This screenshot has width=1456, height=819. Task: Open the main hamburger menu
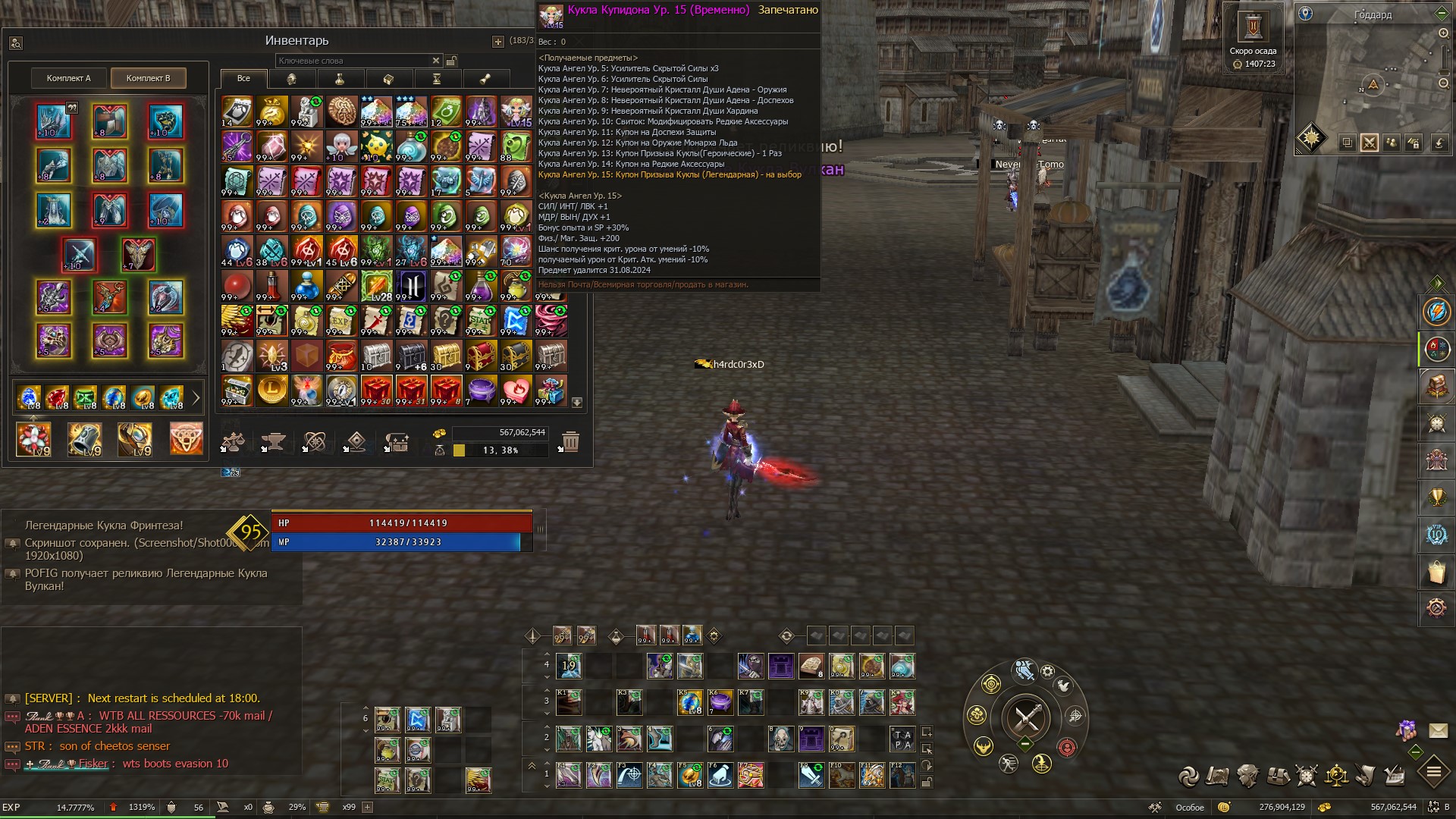(x=1433, y=773)
